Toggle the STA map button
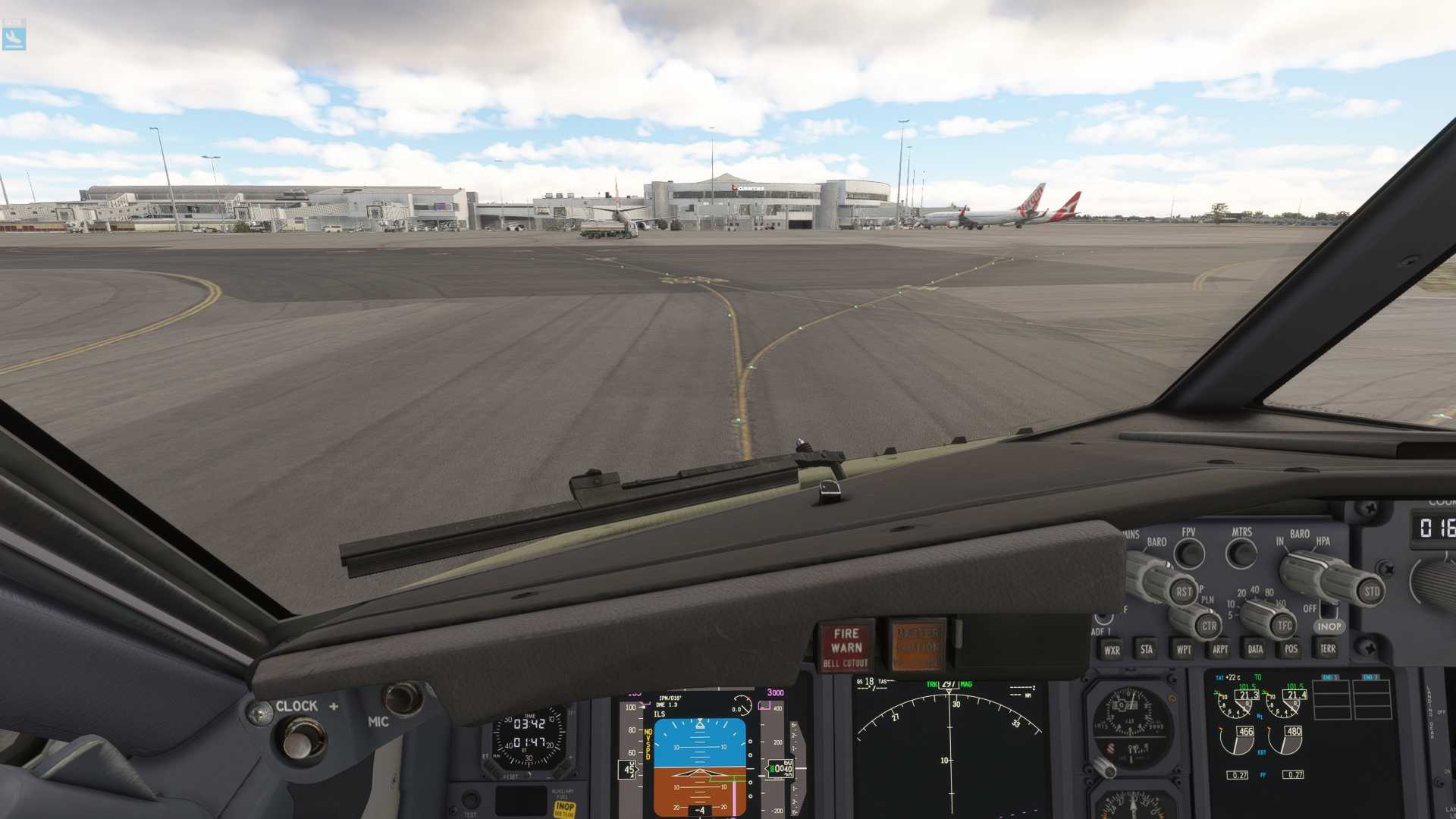 coord(1147,649)
